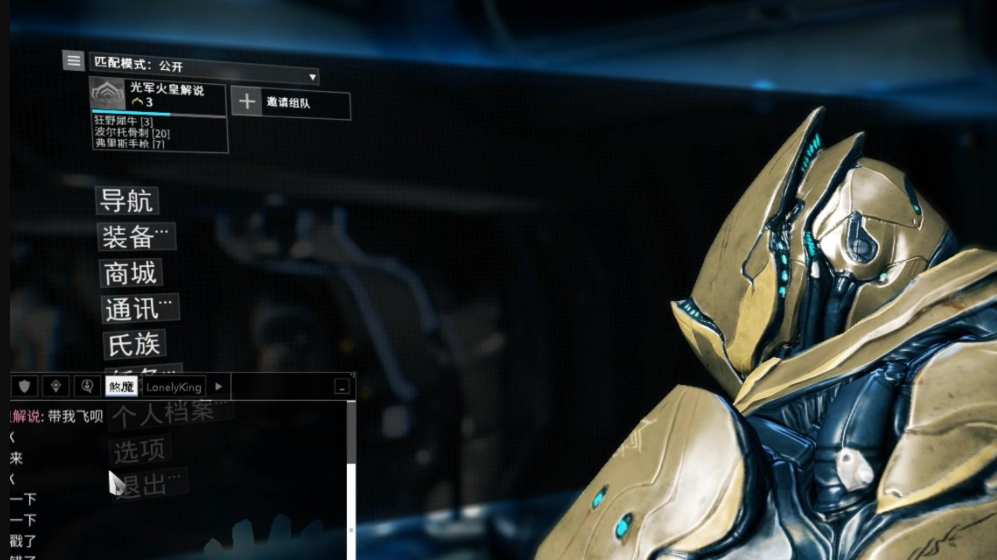Show more chat tabs with arrow
The height and width of the screenshot is (560, 997).
pos(219,386)
